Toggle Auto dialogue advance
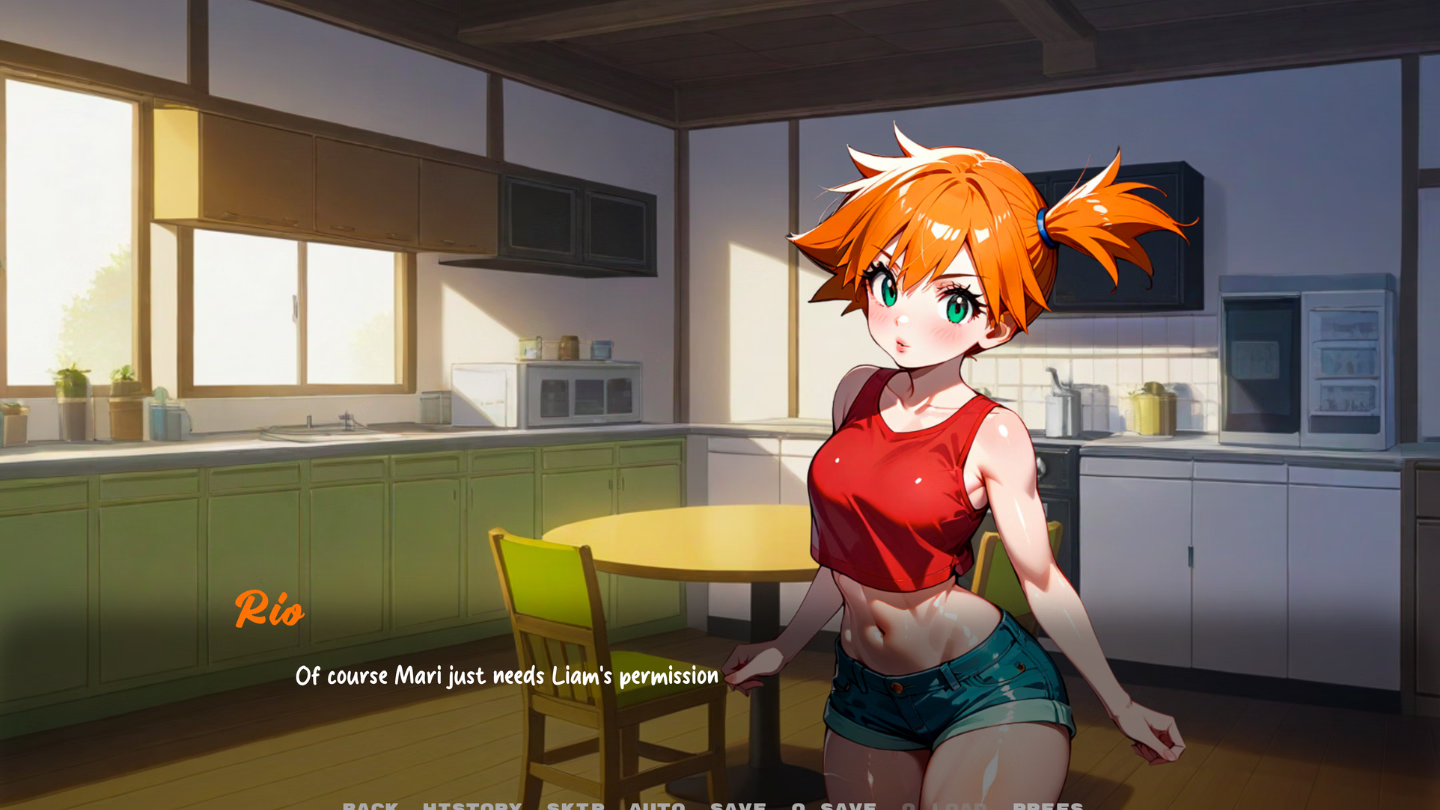The image size is (1440, 810). pyautogui.click(x=657, y=805)
